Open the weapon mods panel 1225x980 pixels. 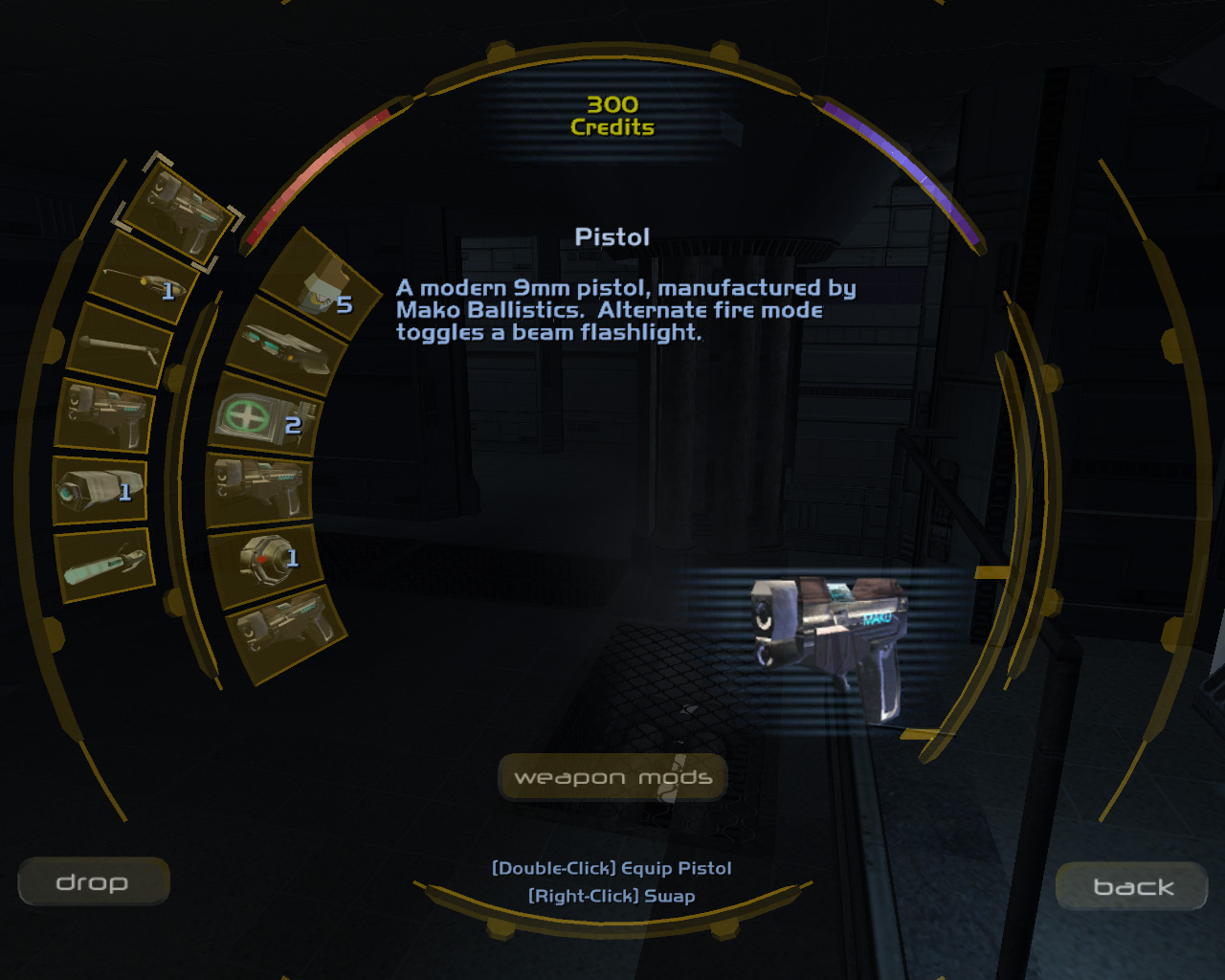click(612, 777)
